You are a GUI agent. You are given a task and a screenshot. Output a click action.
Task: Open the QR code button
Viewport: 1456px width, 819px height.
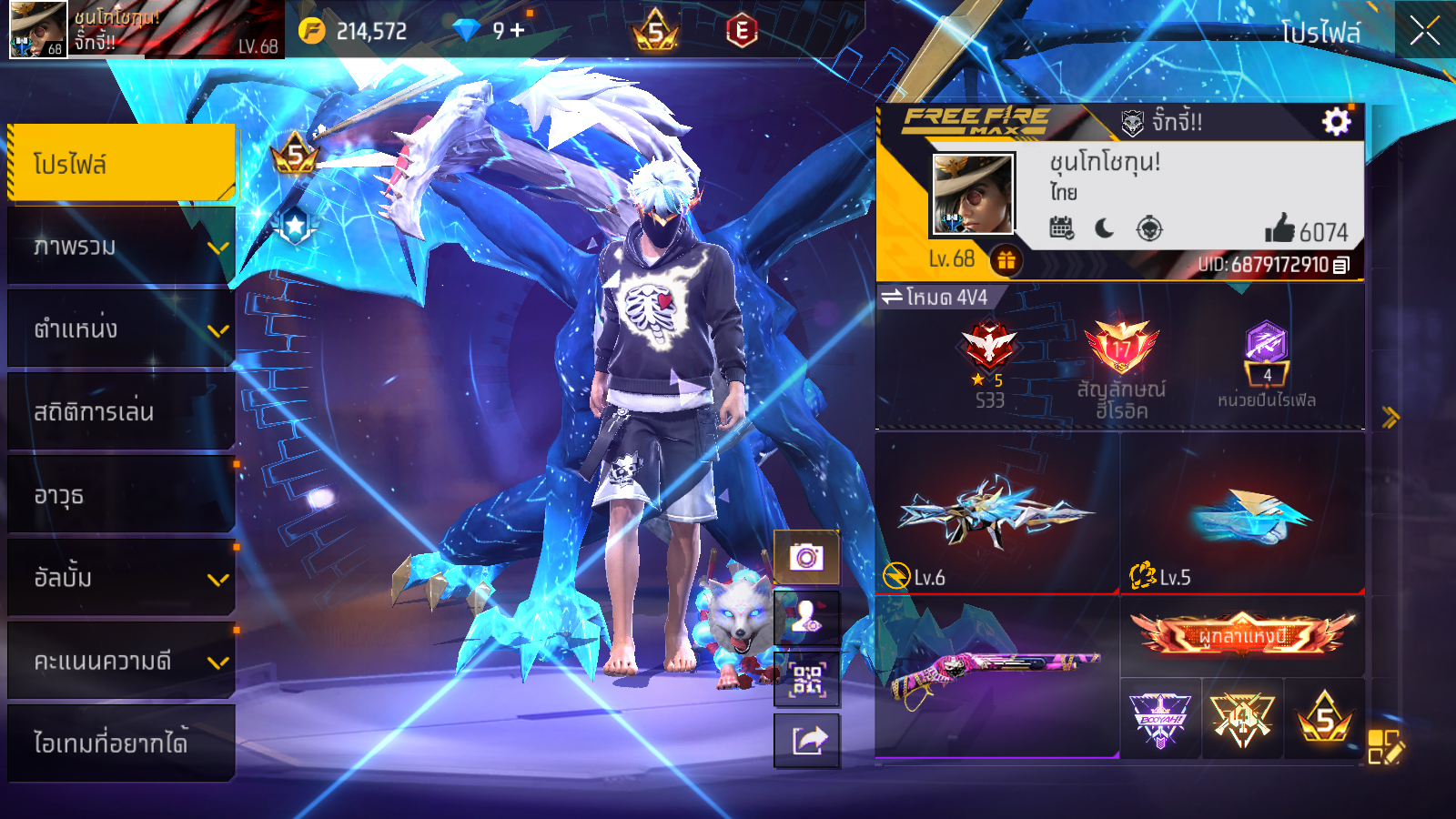click(x=806, y=679)
